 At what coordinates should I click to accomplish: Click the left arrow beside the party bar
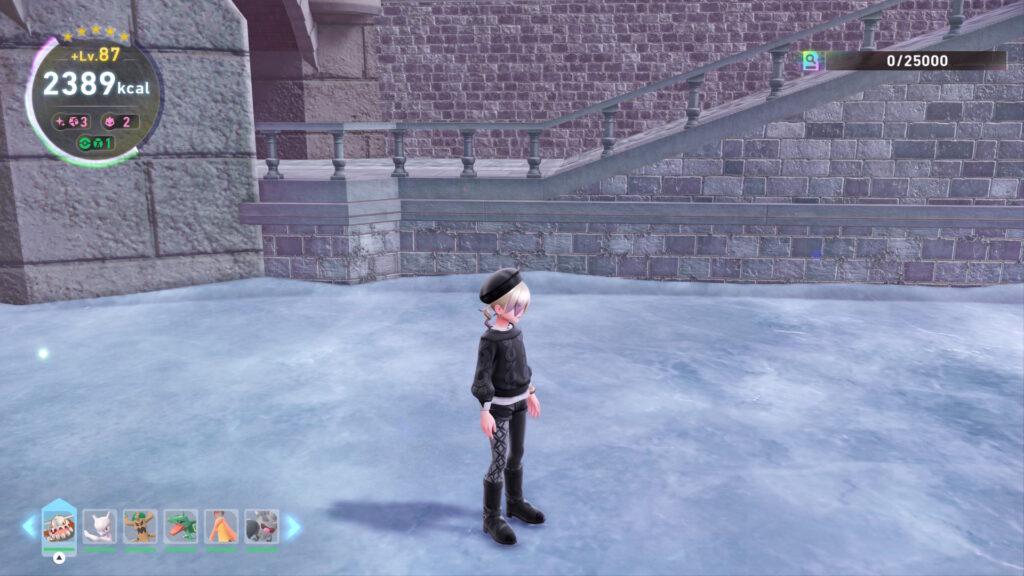pyautogui.click(x=29, y=526)
